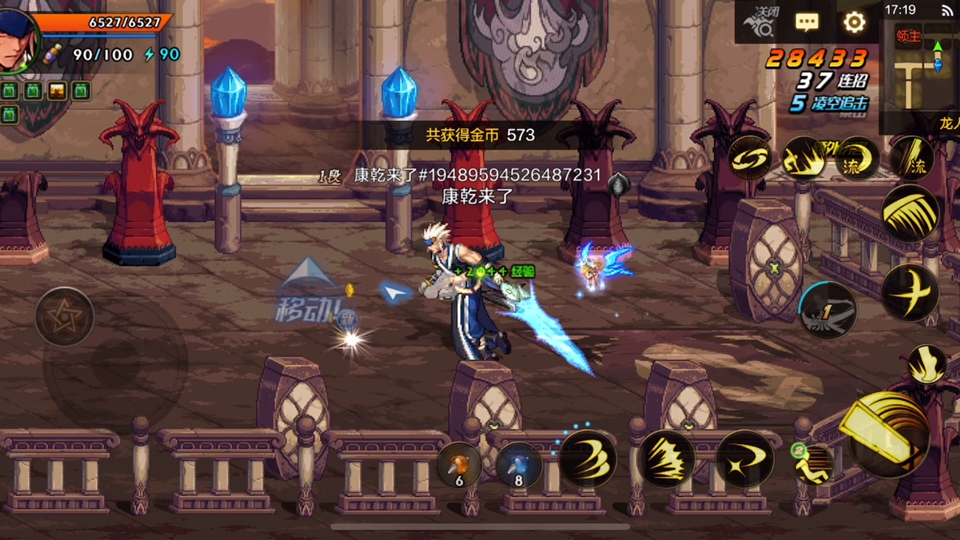Tap the 关闭 auto-battle toggle icon
960x540 pixels.
[761, 20]
